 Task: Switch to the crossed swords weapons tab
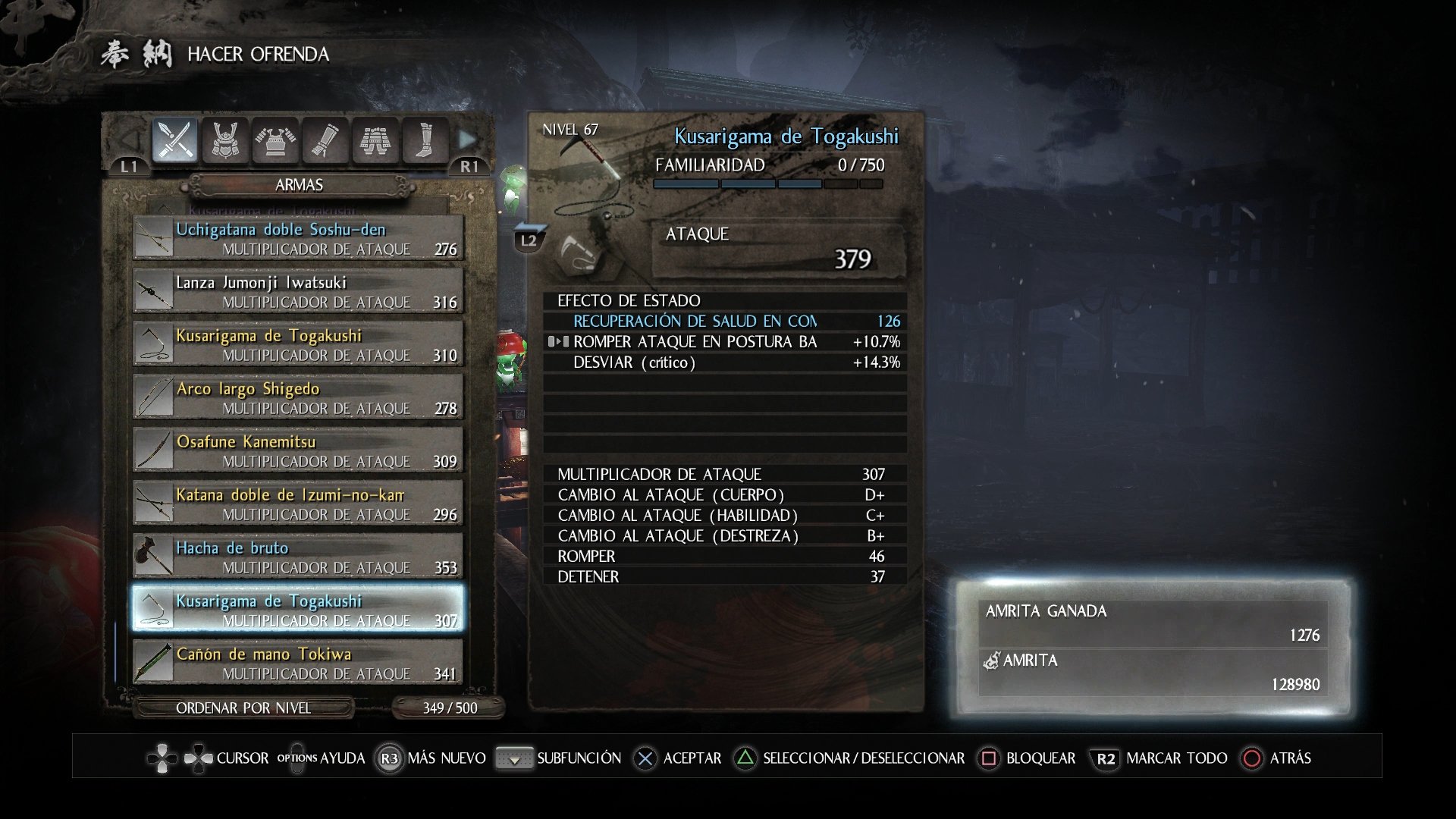click(175, 140)
